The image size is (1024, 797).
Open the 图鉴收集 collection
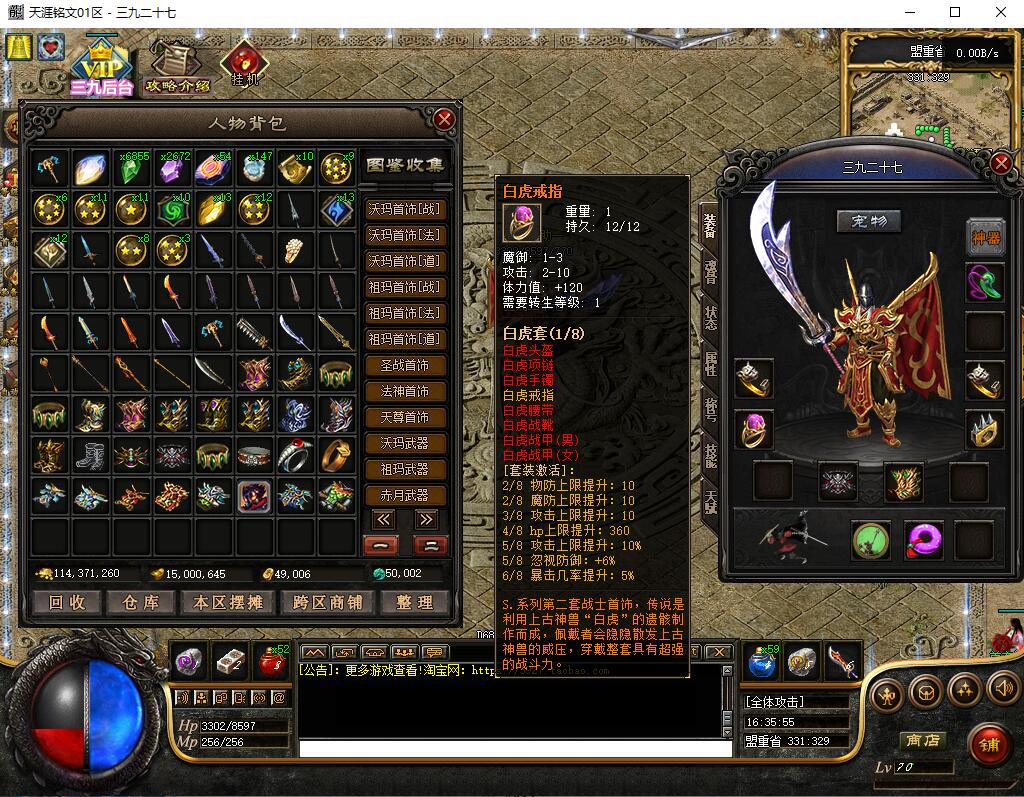point(405,165)
